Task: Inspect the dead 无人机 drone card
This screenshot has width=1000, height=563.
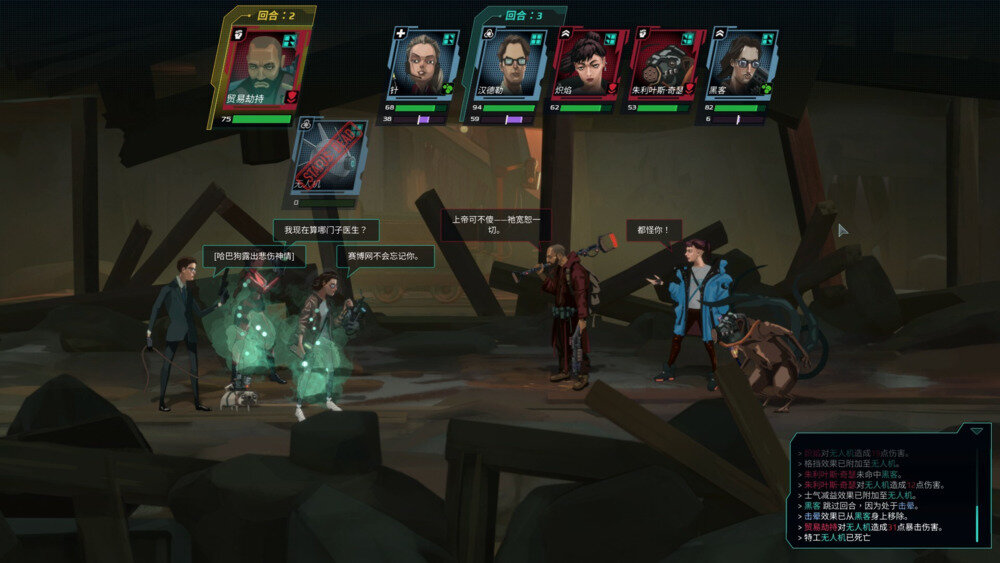Action: coord(329,156)
